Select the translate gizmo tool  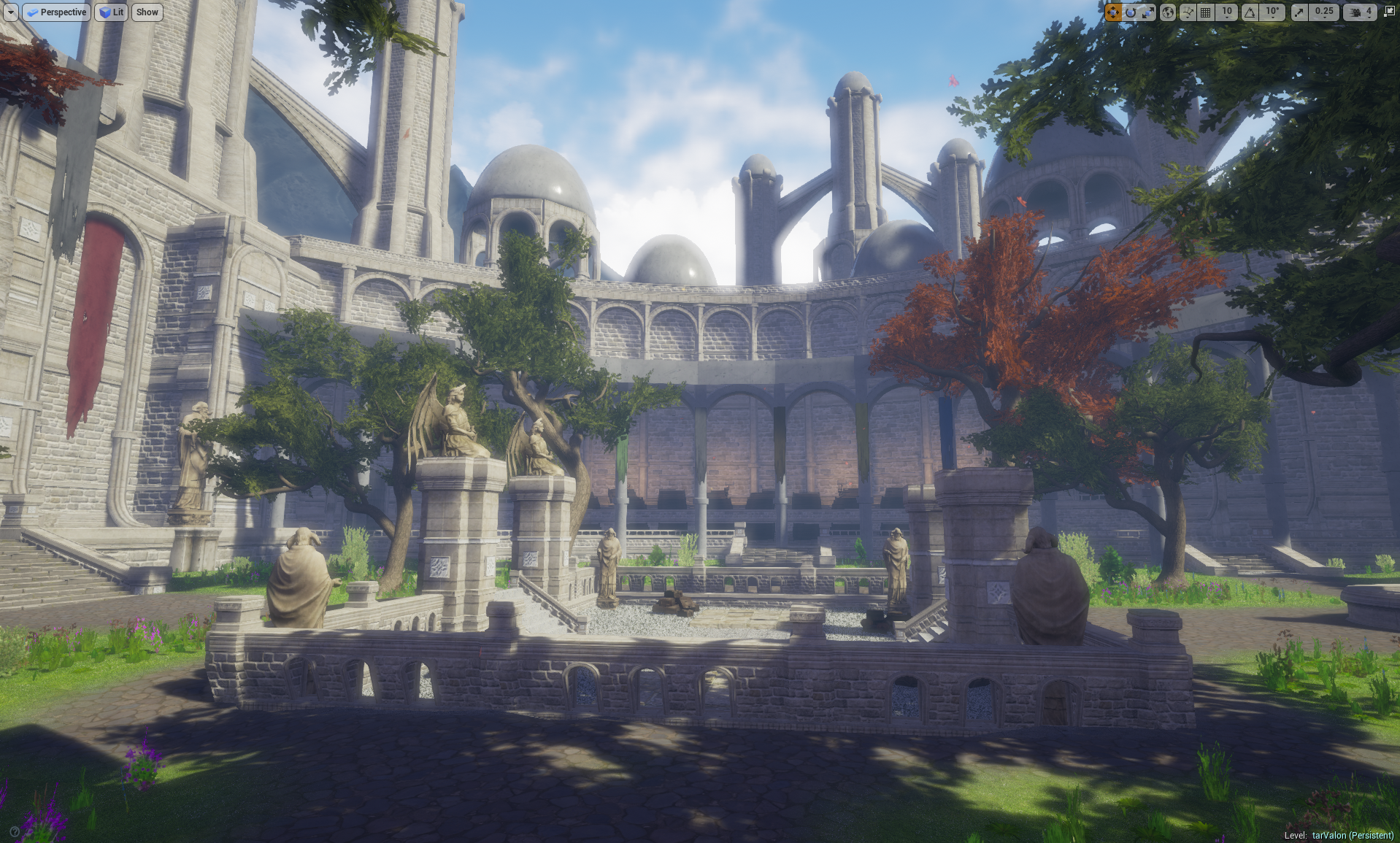pos(1112,12)
